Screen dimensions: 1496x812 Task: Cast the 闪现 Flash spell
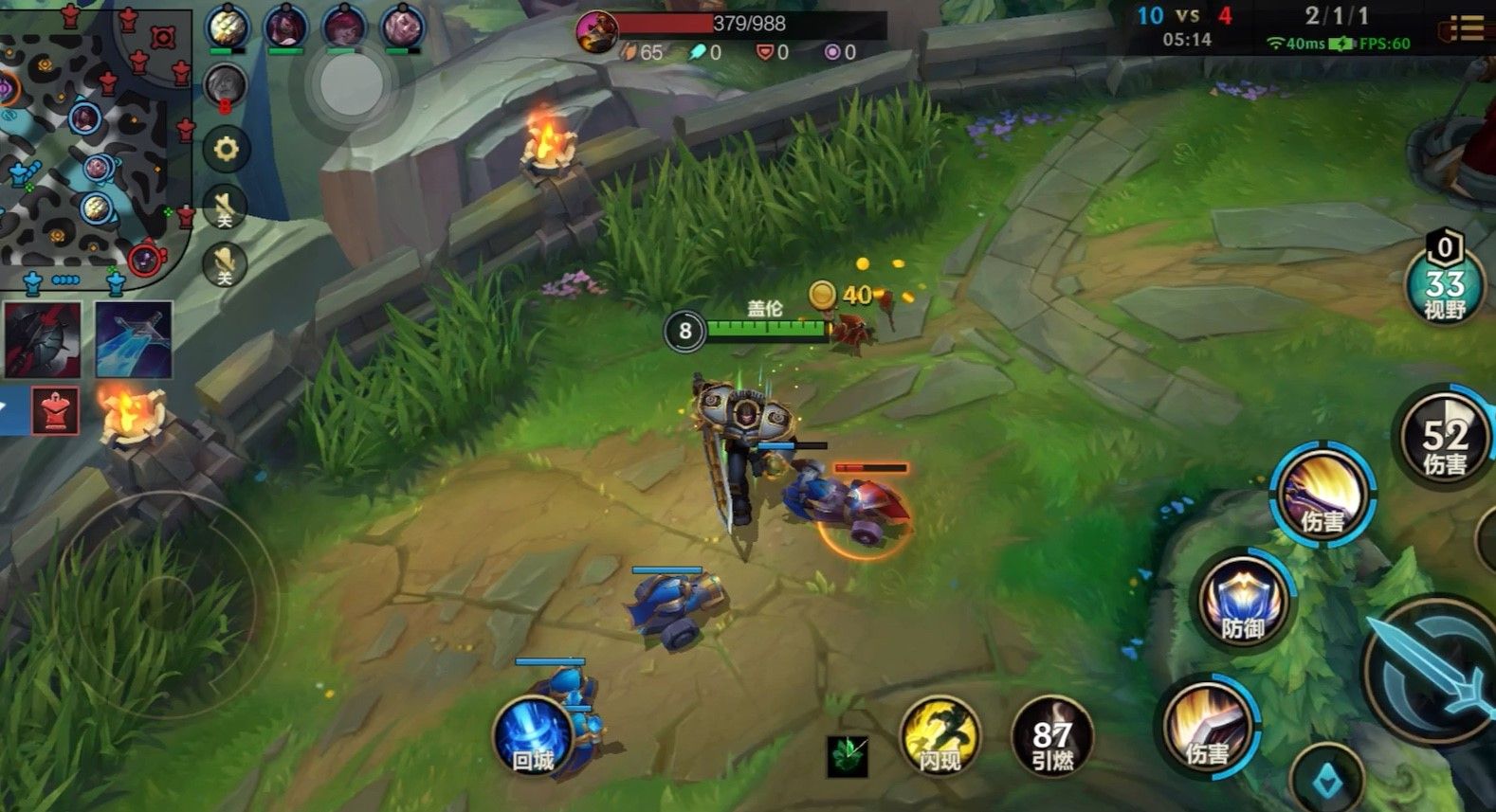point(940,736)
